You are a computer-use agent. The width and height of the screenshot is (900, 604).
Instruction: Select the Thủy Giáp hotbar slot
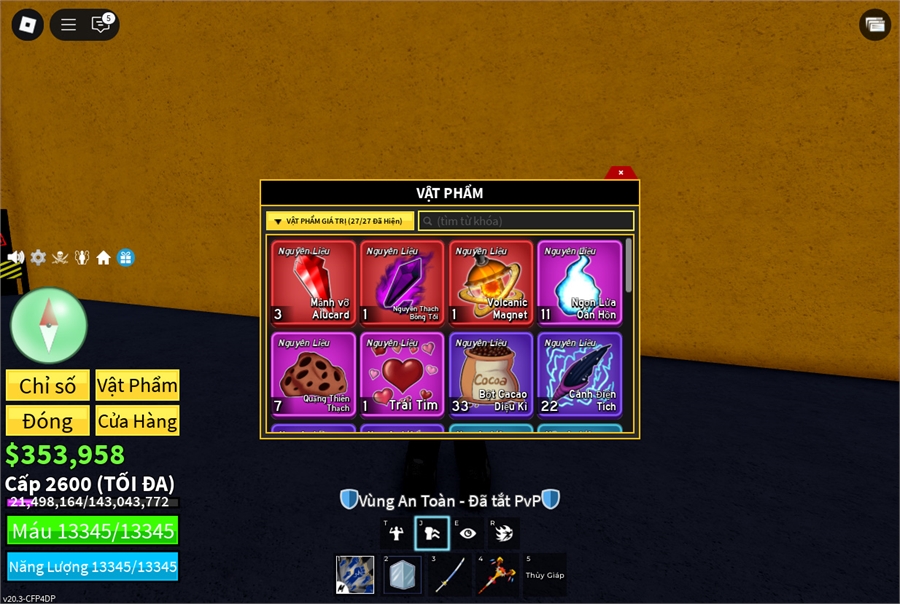click(545, 575)
